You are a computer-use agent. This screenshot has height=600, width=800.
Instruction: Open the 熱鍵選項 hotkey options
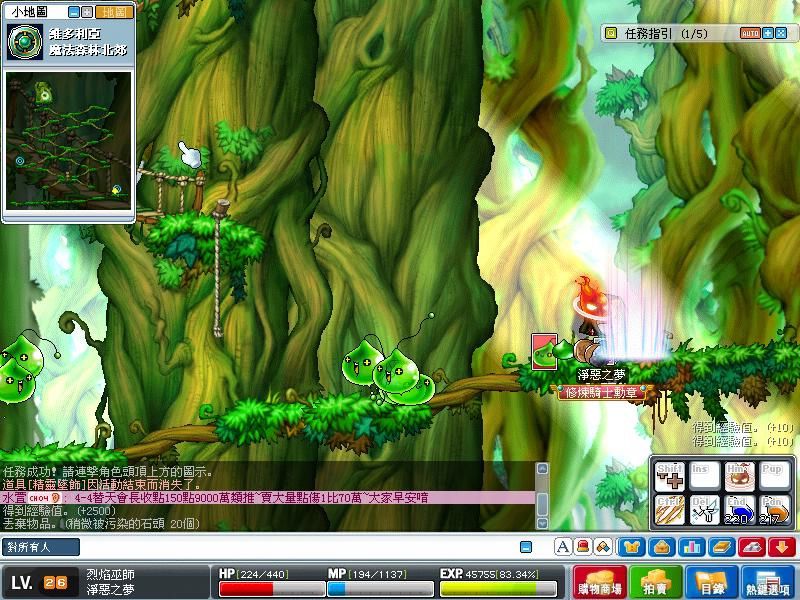[x=769, y=583]
